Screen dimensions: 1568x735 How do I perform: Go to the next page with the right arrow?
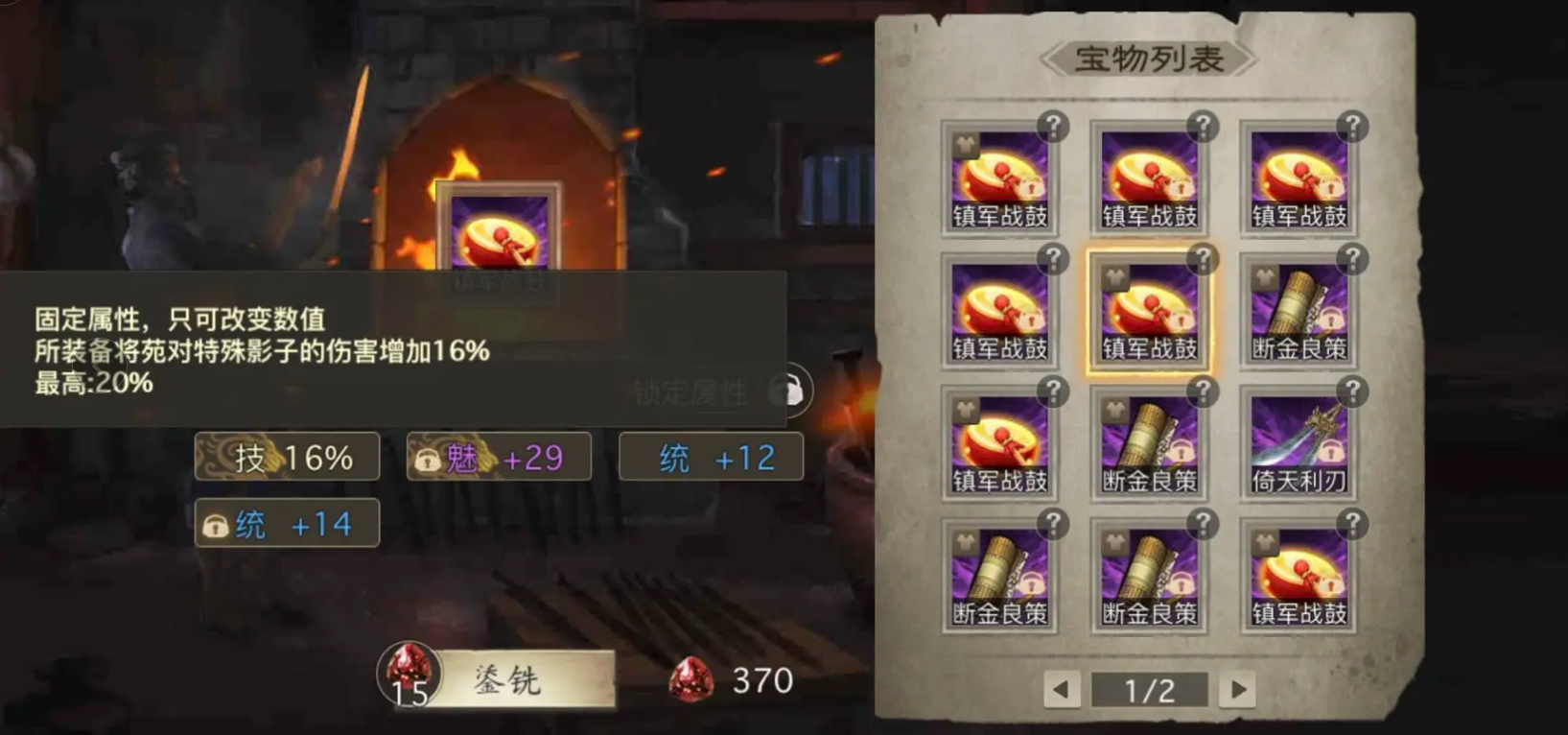coord(1237,689)
